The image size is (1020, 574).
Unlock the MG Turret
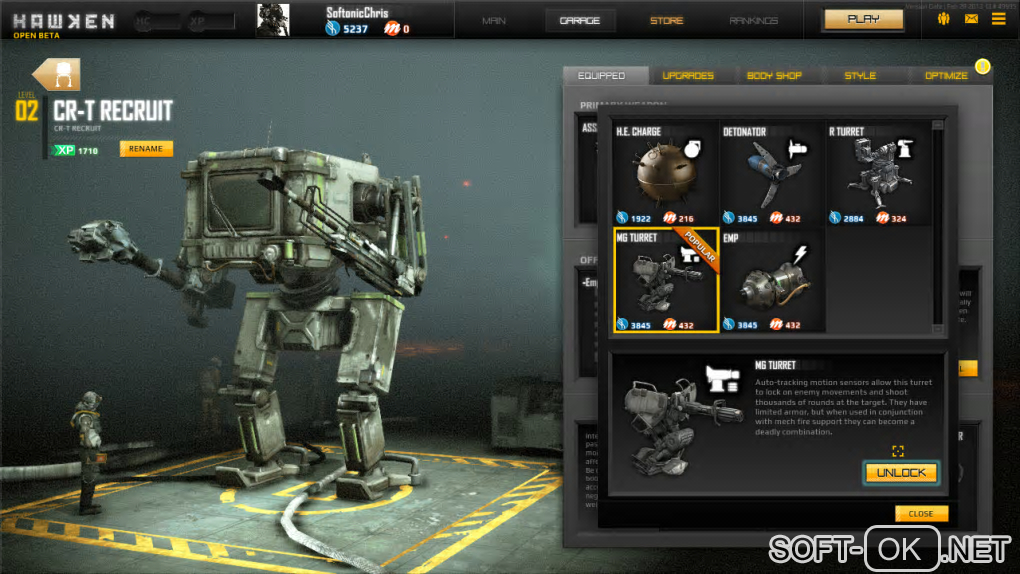(901, 472)
